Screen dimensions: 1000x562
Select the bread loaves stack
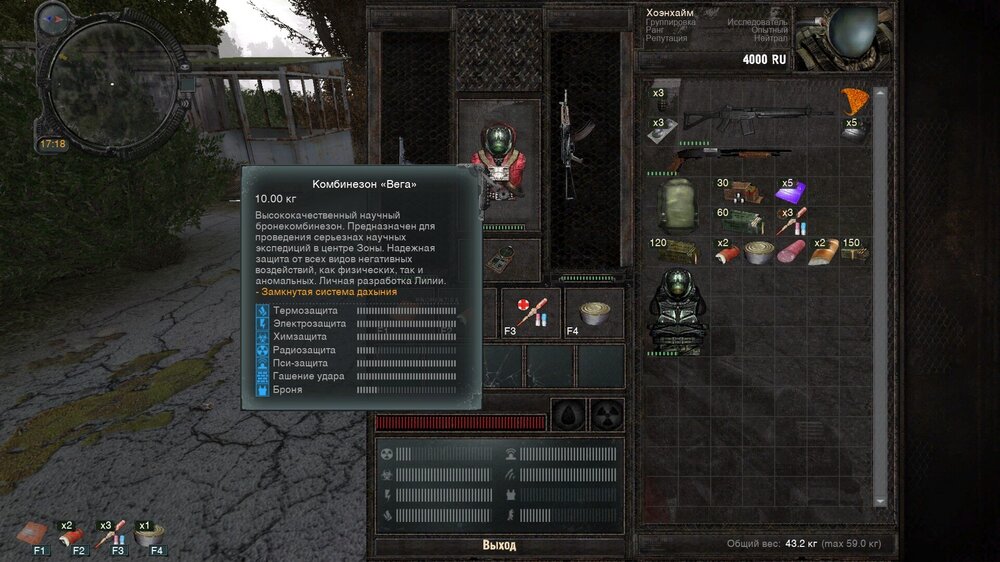pyautogui.click(x=823, y=253)
